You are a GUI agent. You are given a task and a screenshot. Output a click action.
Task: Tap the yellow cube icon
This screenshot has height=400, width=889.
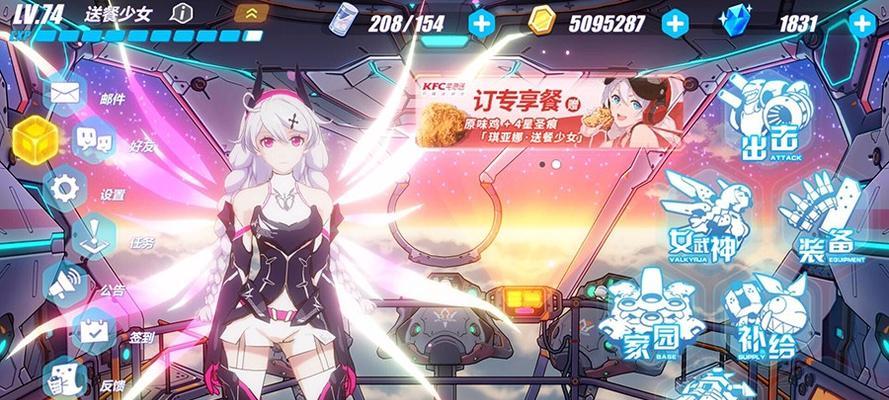pos(33,138)
